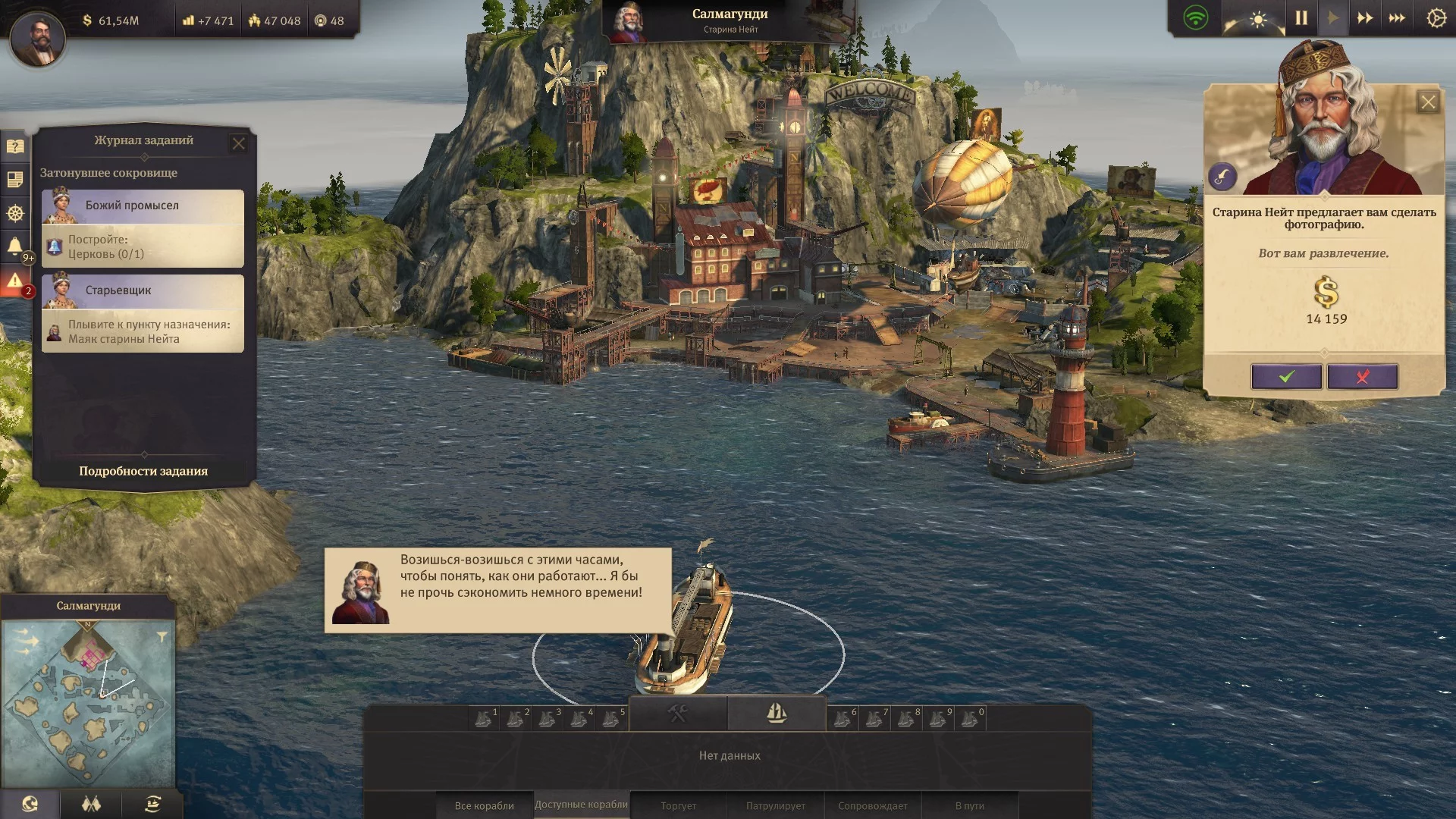Viewport: 1456px width, 819px height.
Task: Select the Божий промысел quest entry
Action: (x=143, y=228)
